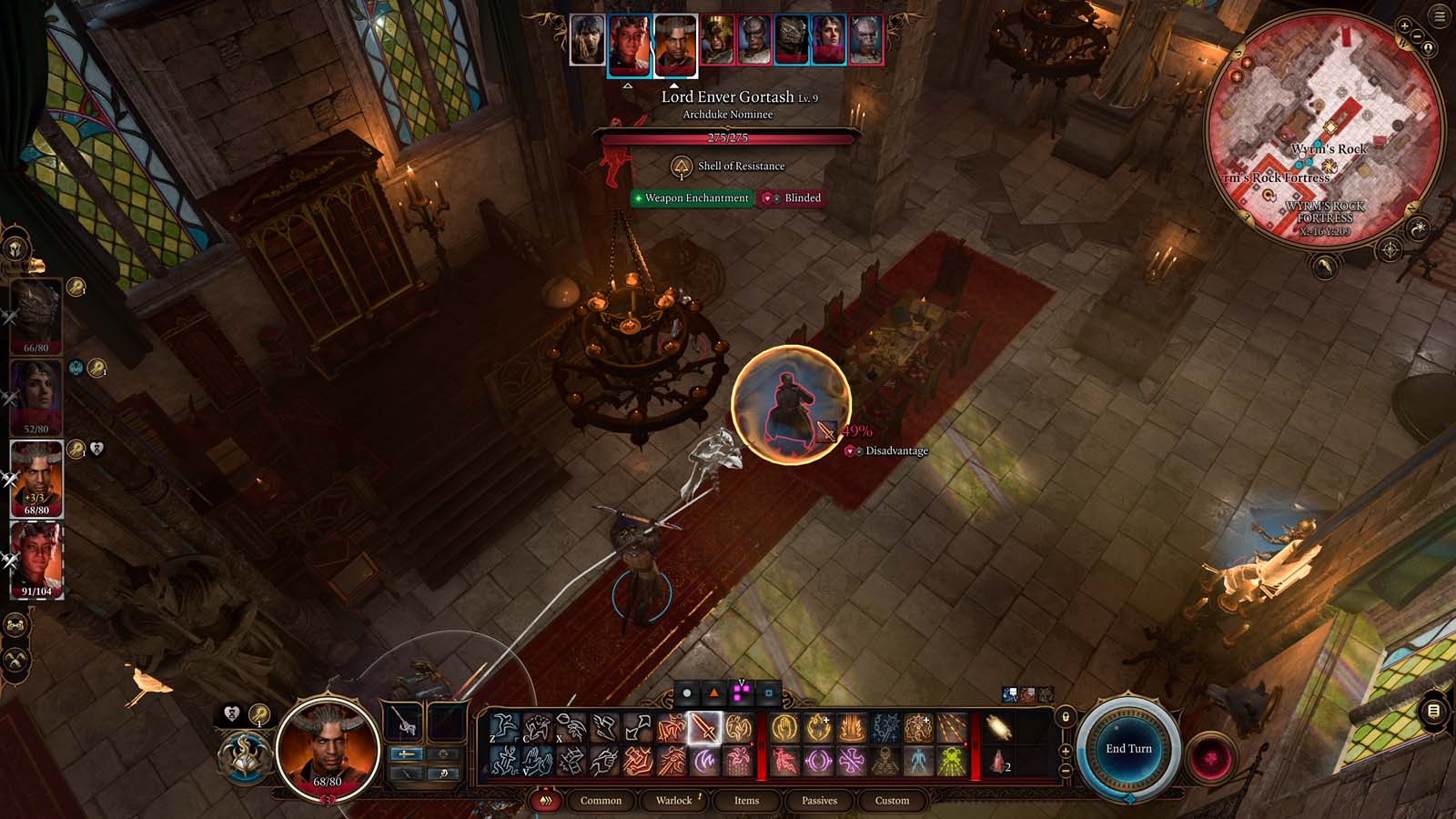Click the skeleton summon spell icon on the hotbar
1456x819 pixels.
pos(885,758)
